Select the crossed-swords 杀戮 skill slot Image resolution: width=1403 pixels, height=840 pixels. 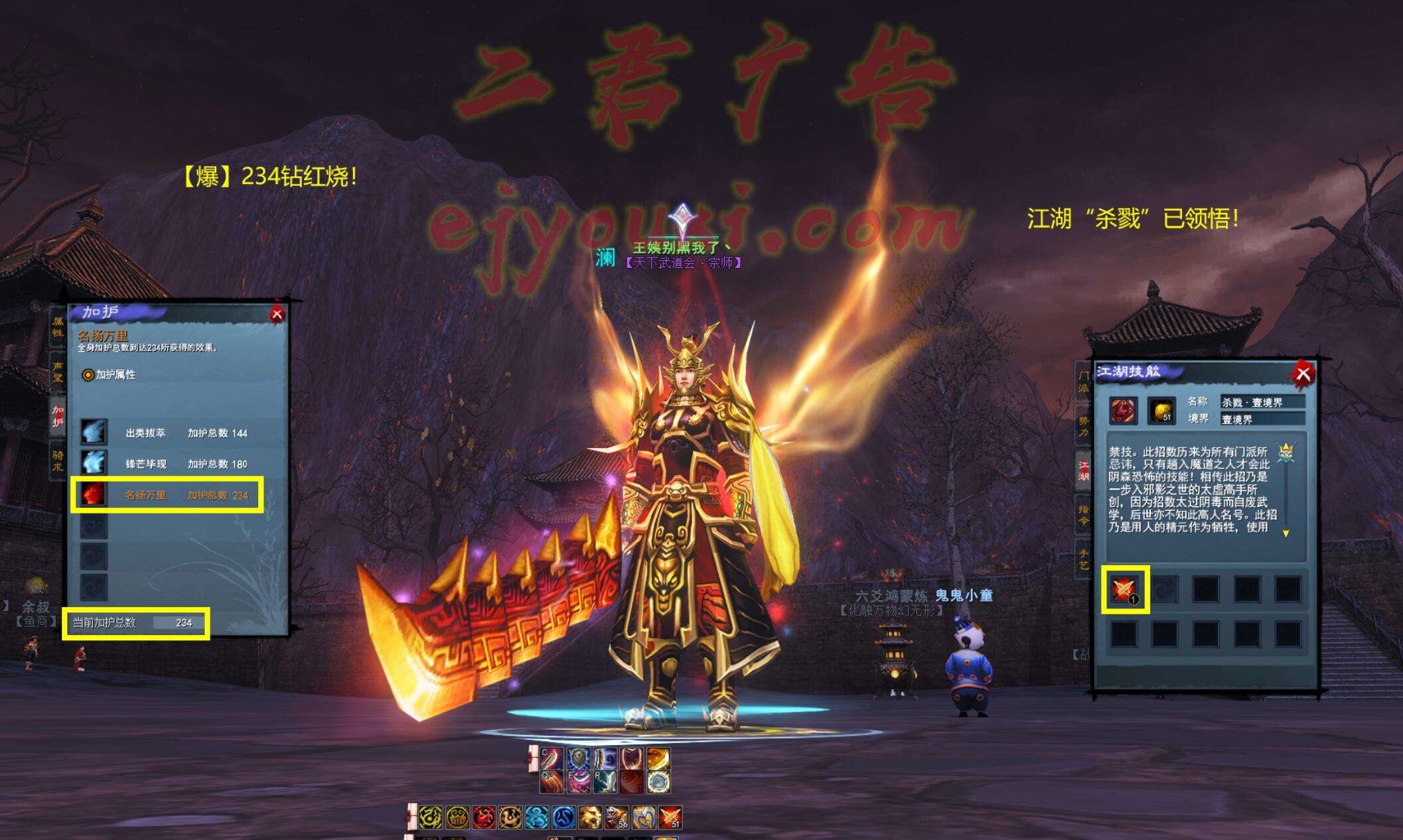pyautogui.click(x=1124, y=589)
